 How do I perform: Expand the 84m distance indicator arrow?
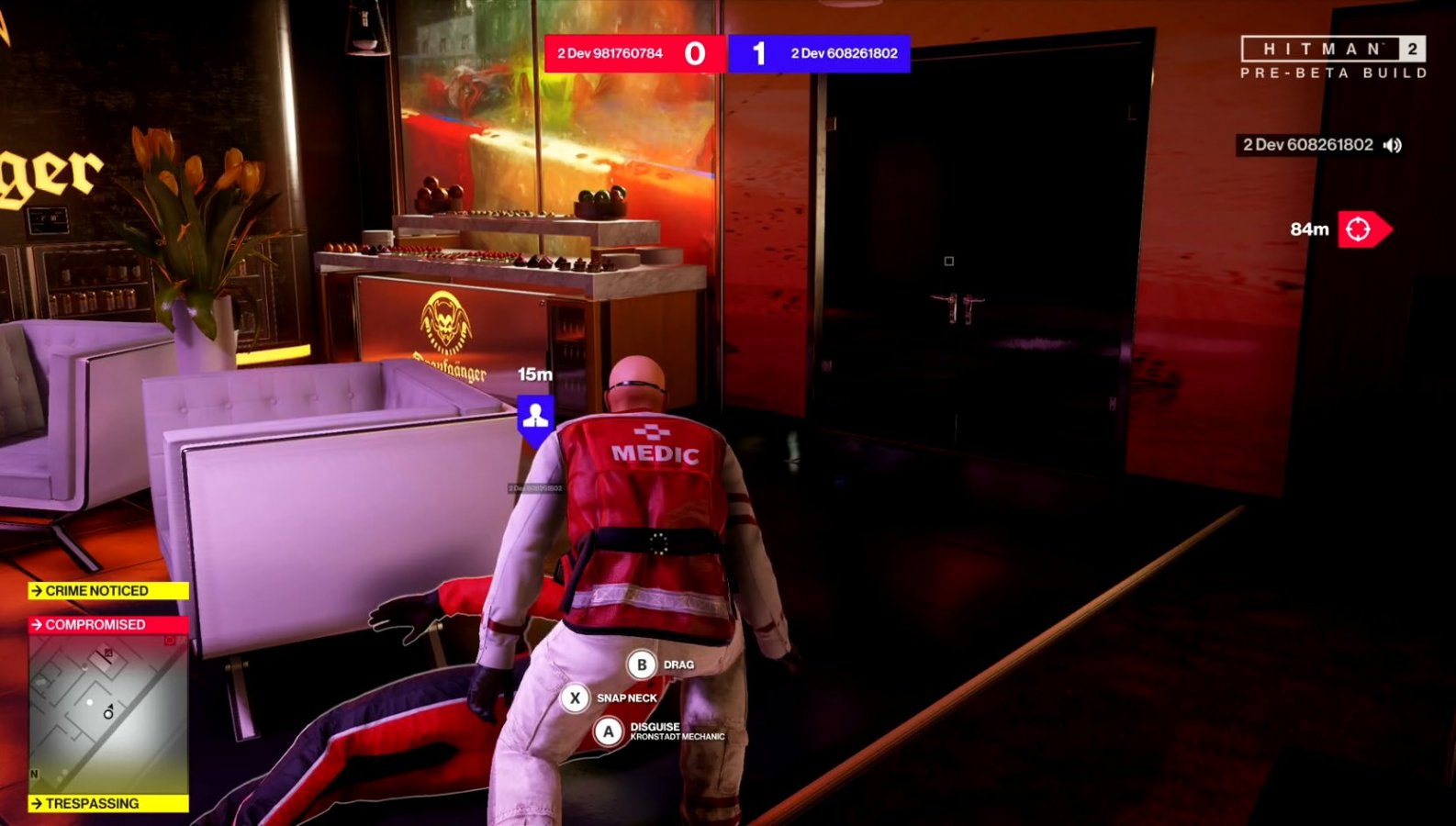[x=1368, y=230]
